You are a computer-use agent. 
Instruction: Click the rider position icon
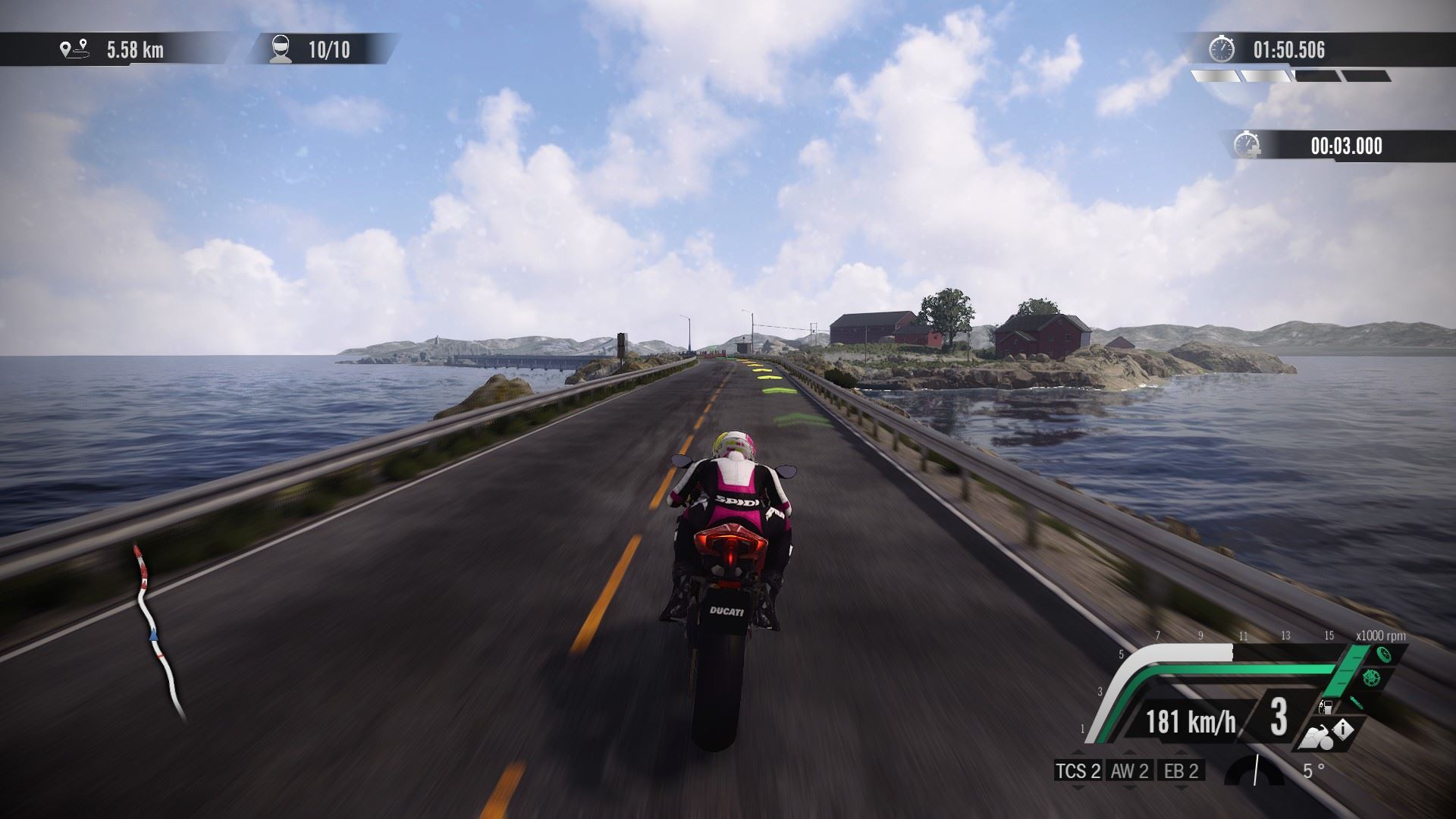281,49
